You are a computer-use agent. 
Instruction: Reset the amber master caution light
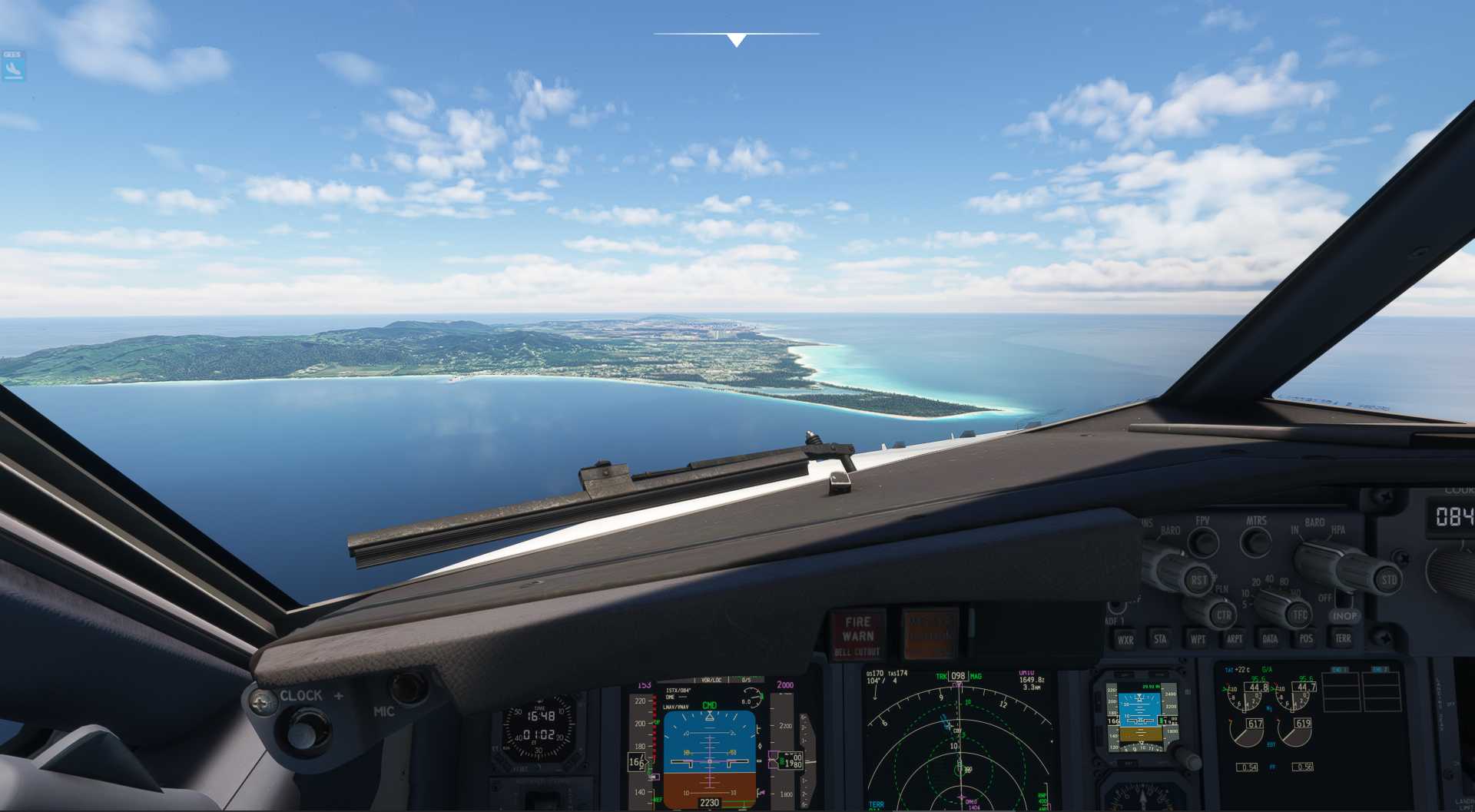(x=930, y=635)
